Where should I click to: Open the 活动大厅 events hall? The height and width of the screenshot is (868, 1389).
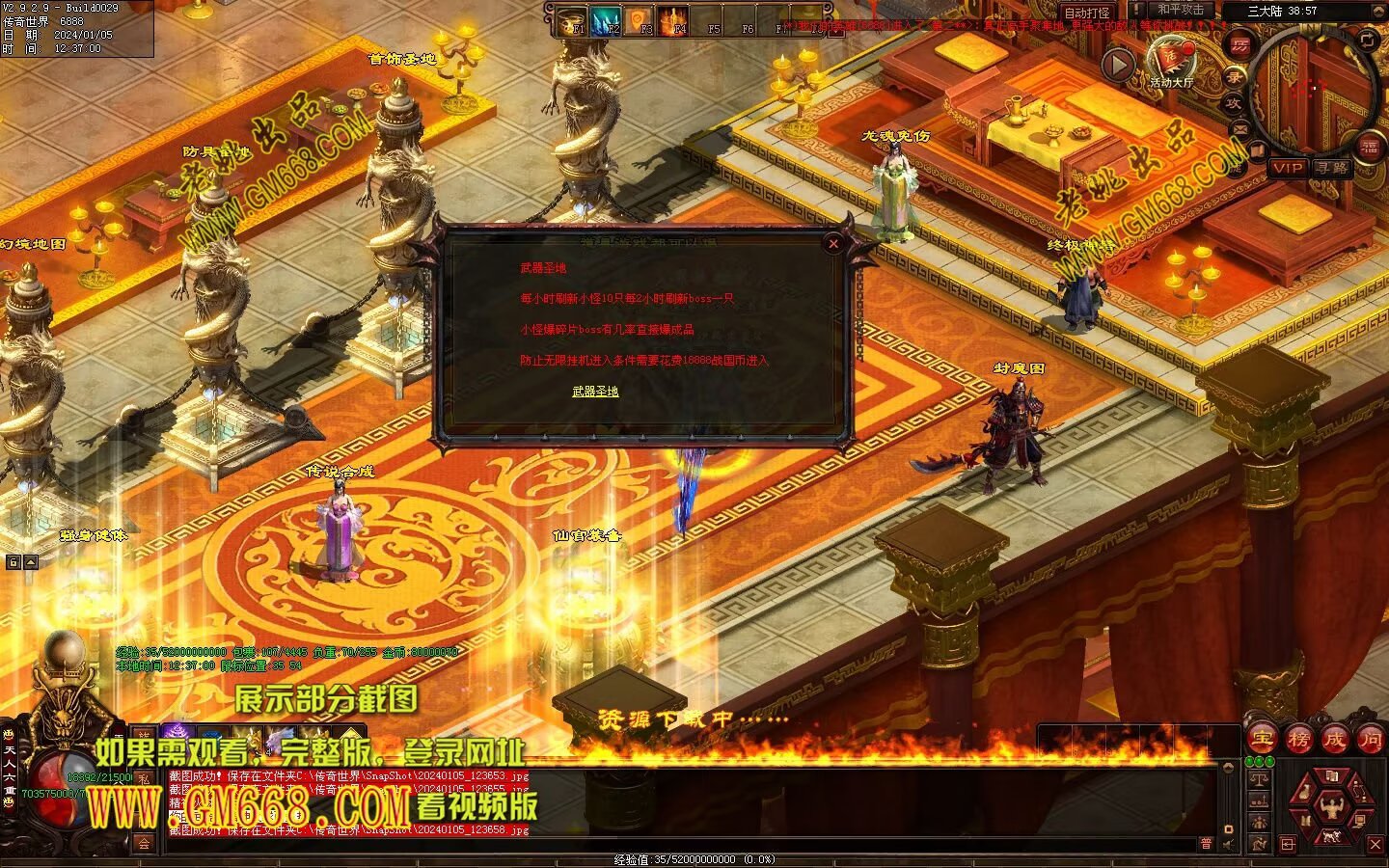point(1171,60)
